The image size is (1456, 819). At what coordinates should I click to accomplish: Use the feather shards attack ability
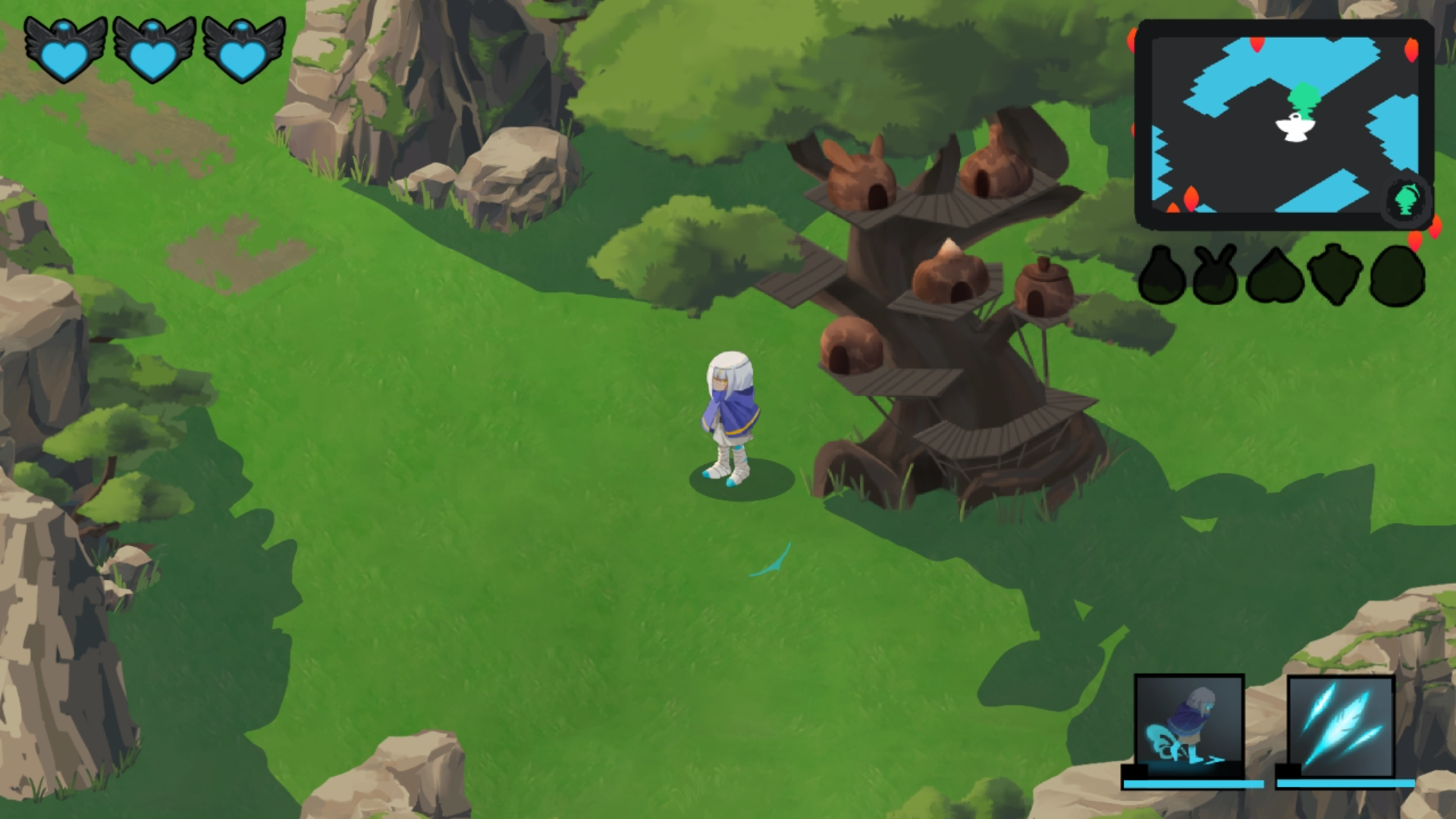click(x=1341, y=726)
